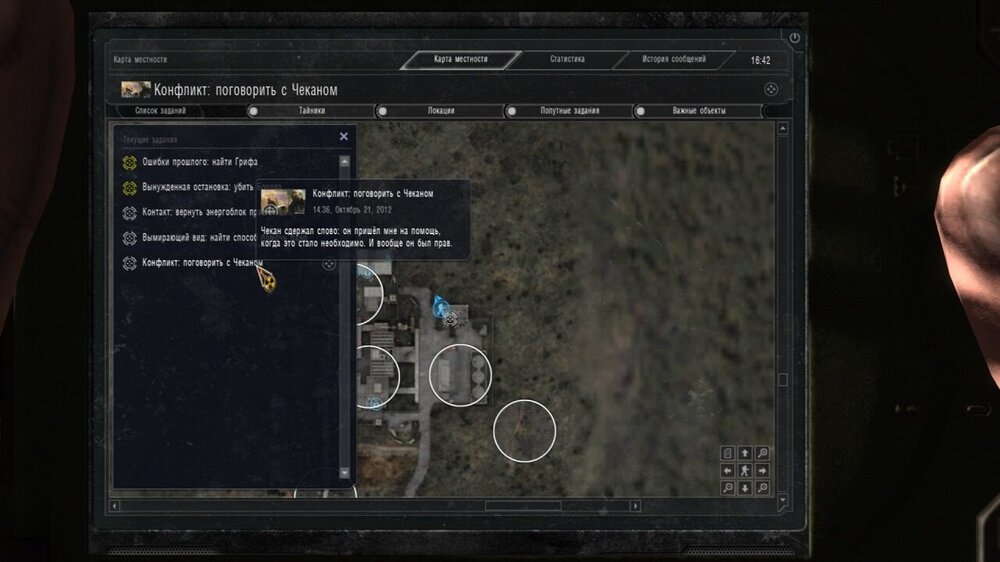Click the map's up arrow button
The image size is (1000, 562).
tap(744, 454)
